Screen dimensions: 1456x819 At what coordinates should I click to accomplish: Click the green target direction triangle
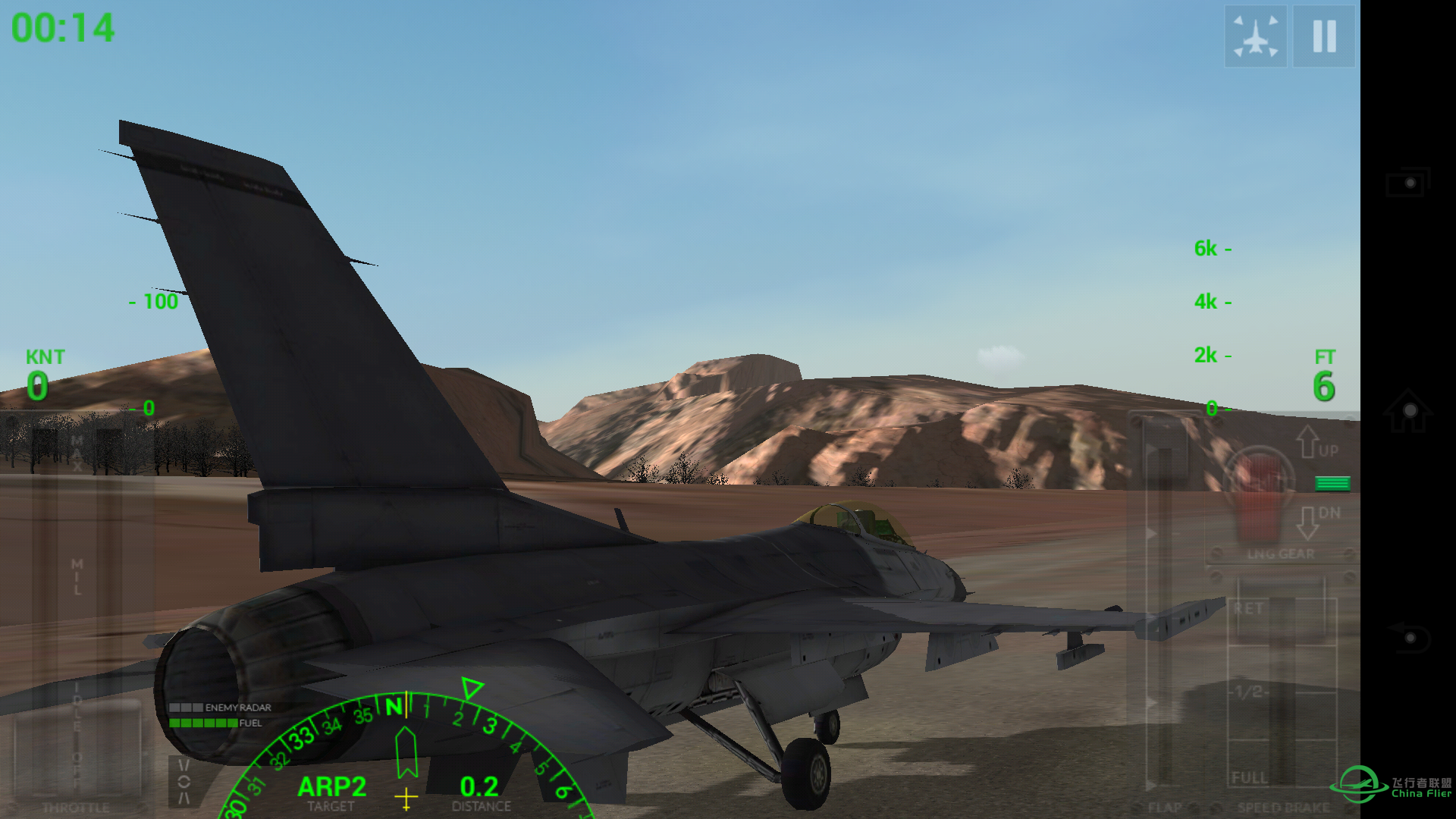point(472,686)
